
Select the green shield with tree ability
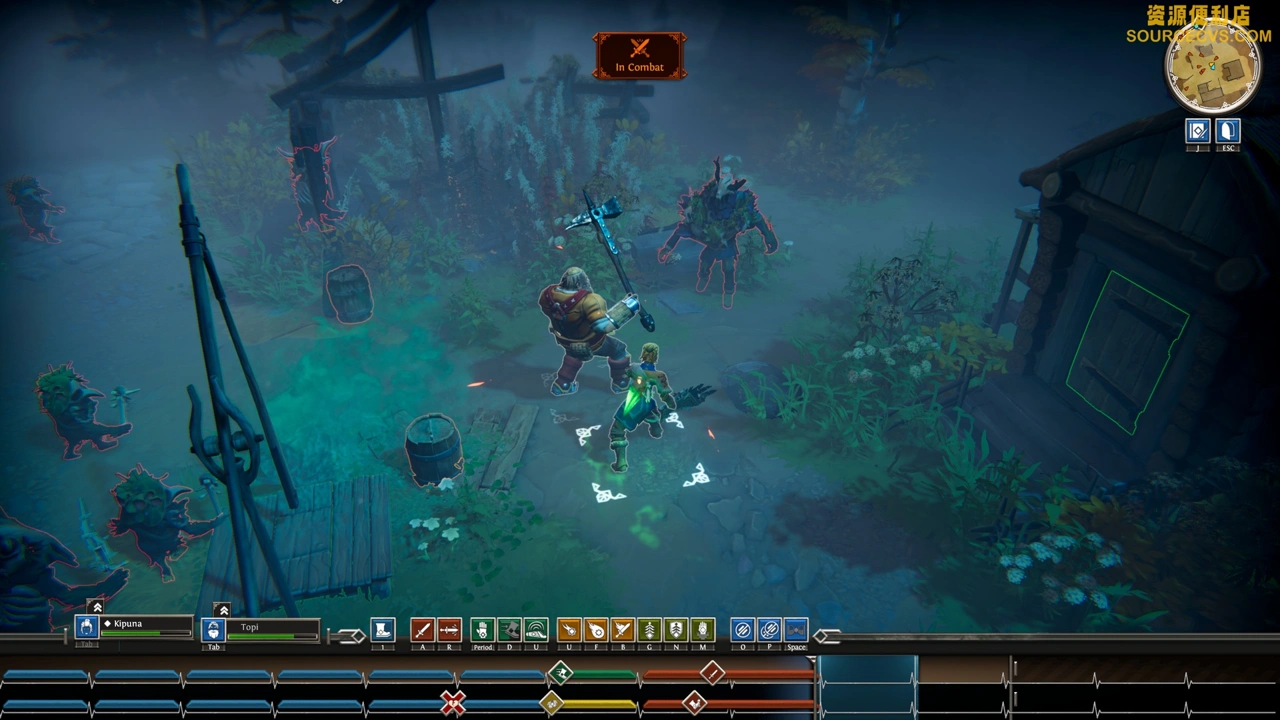676,630
